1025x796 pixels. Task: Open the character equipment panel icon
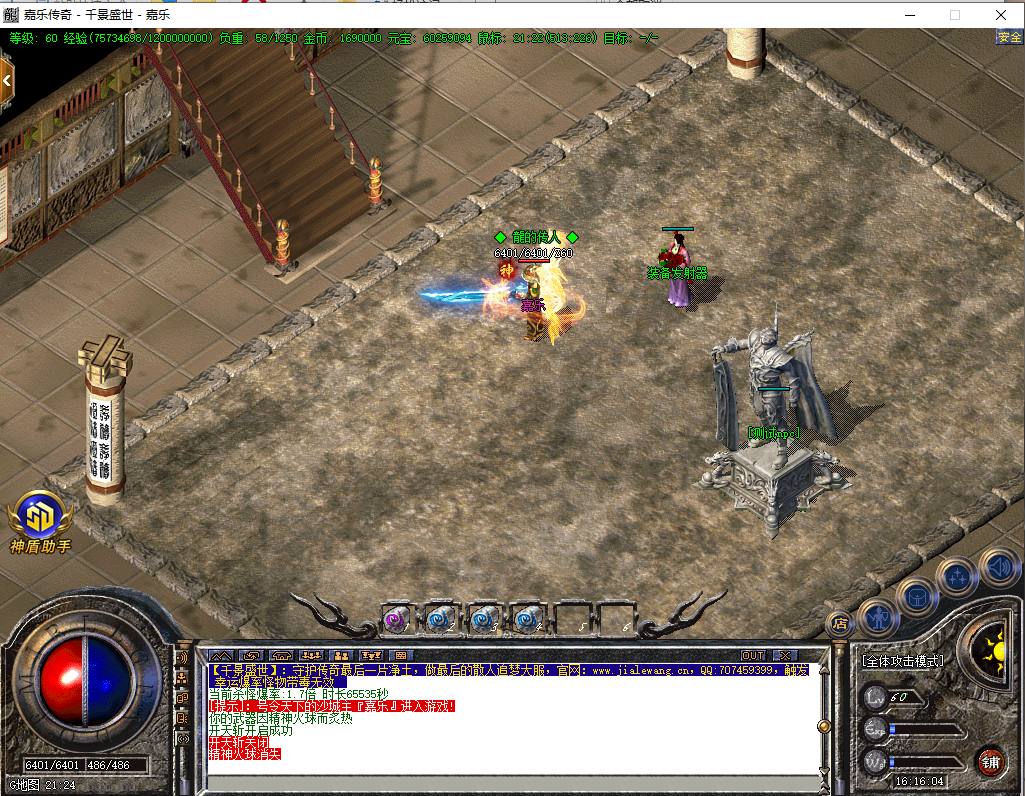point(877,616)
